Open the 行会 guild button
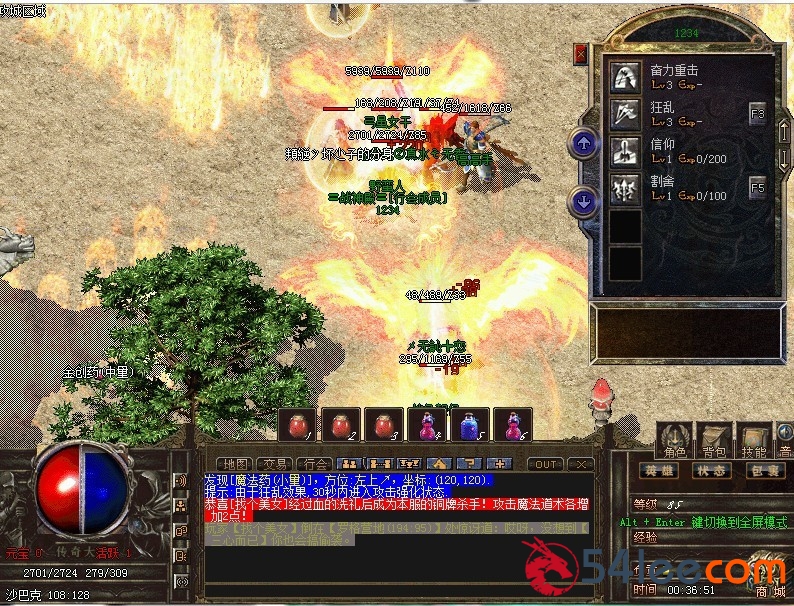 pos(316,464)
